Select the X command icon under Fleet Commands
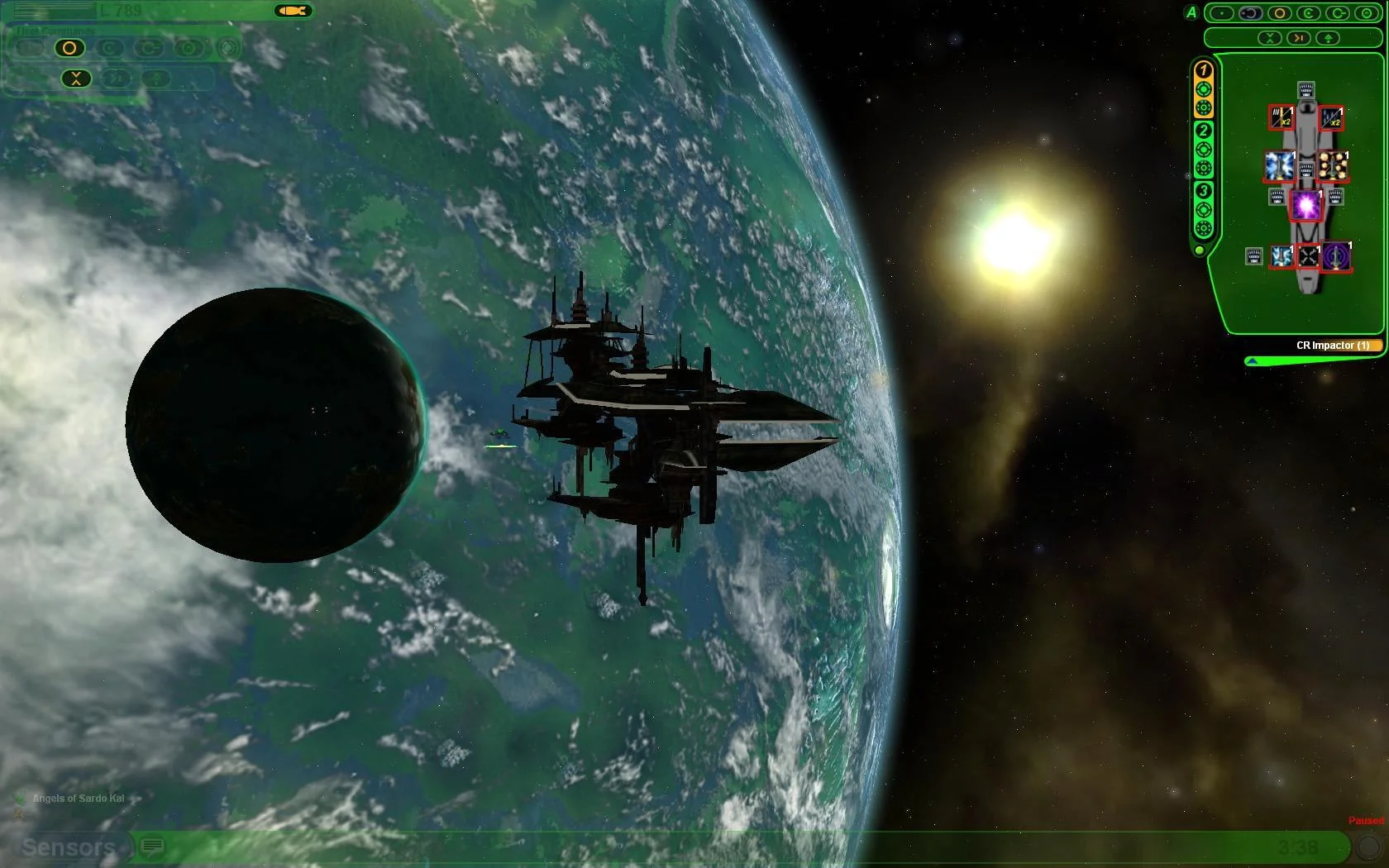Screen dimensions: 1389x868 coord(76,79)
